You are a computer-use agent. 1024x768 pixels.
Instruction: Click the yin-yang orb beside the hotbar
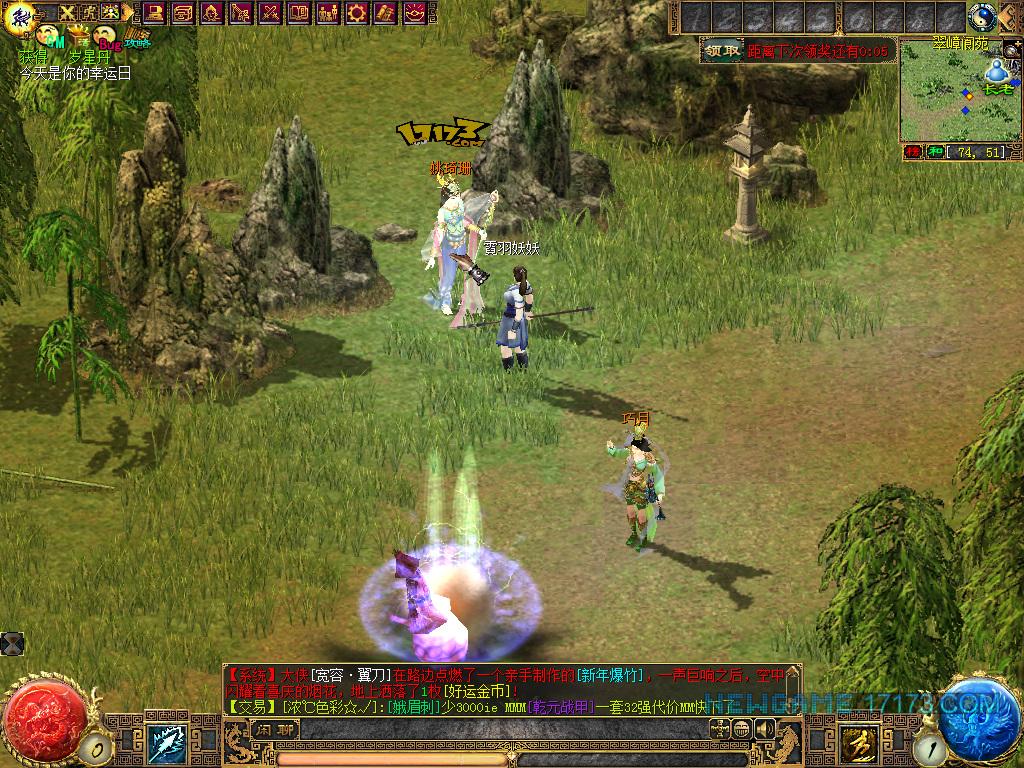pos(982,17)
